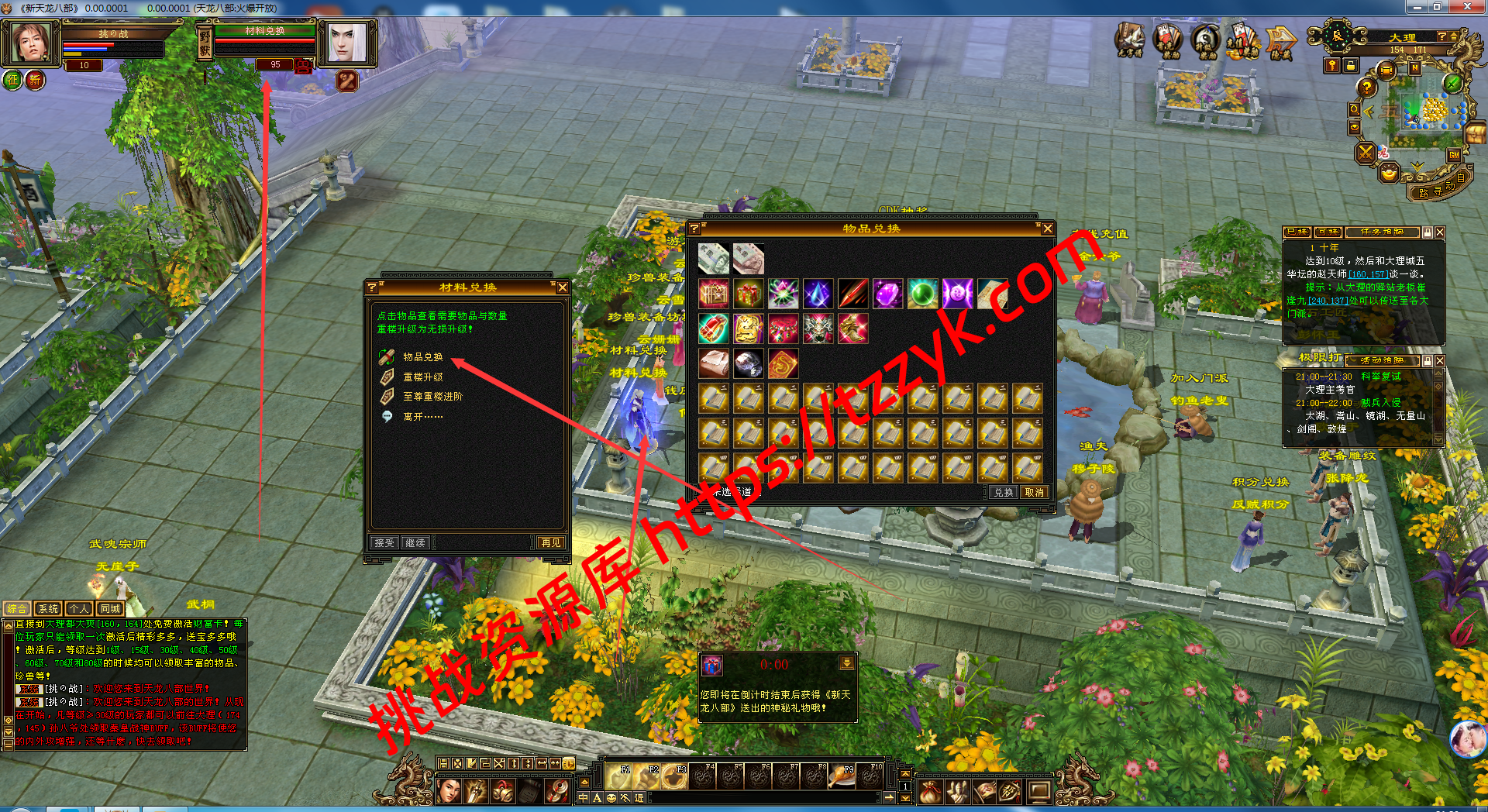This screenshot has height=812, width=1488.
Task: Select the purple gem item
Action: [x=887, y=294]
